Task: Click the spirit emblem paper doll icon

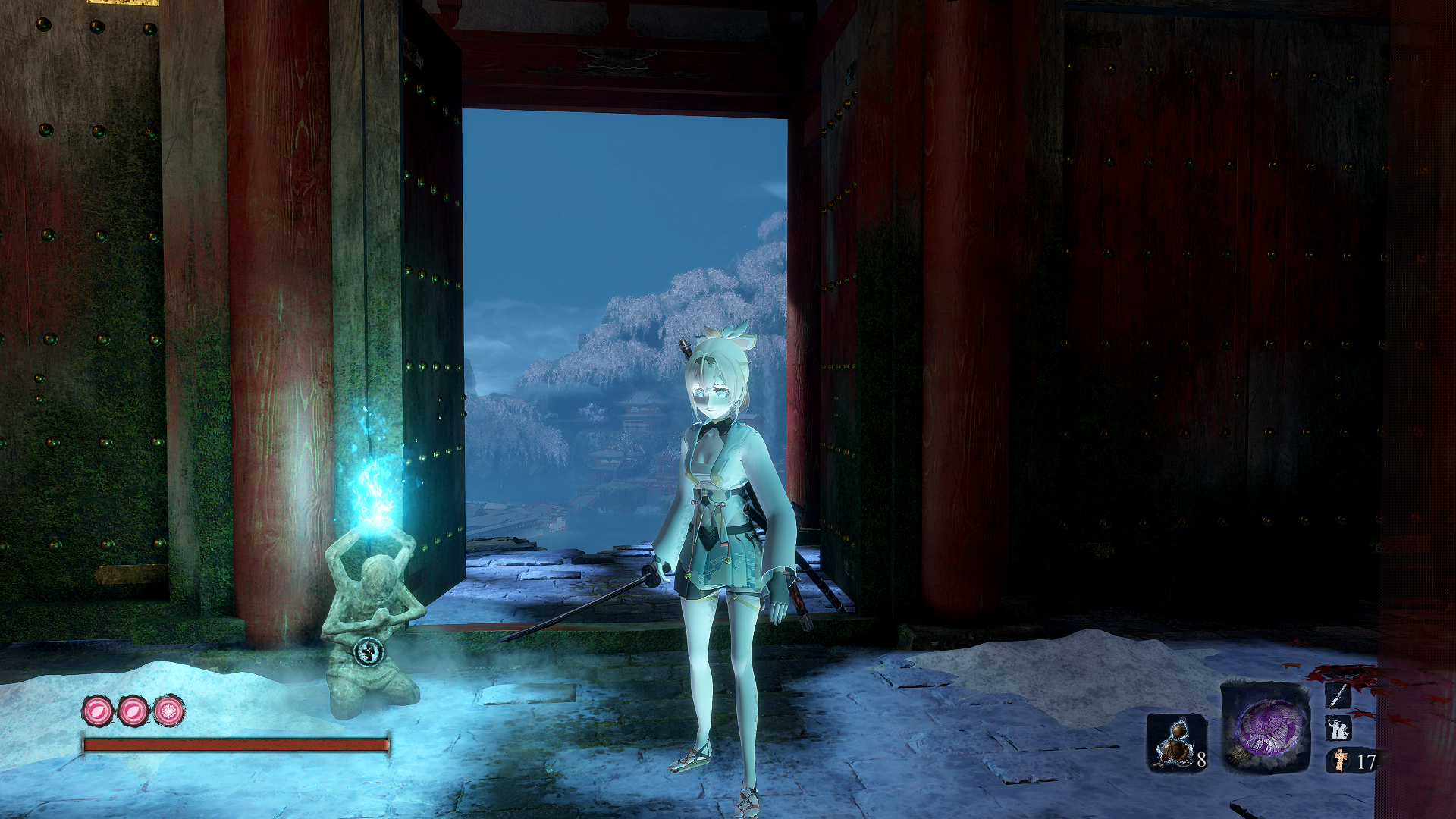Action: (1341, 760)
